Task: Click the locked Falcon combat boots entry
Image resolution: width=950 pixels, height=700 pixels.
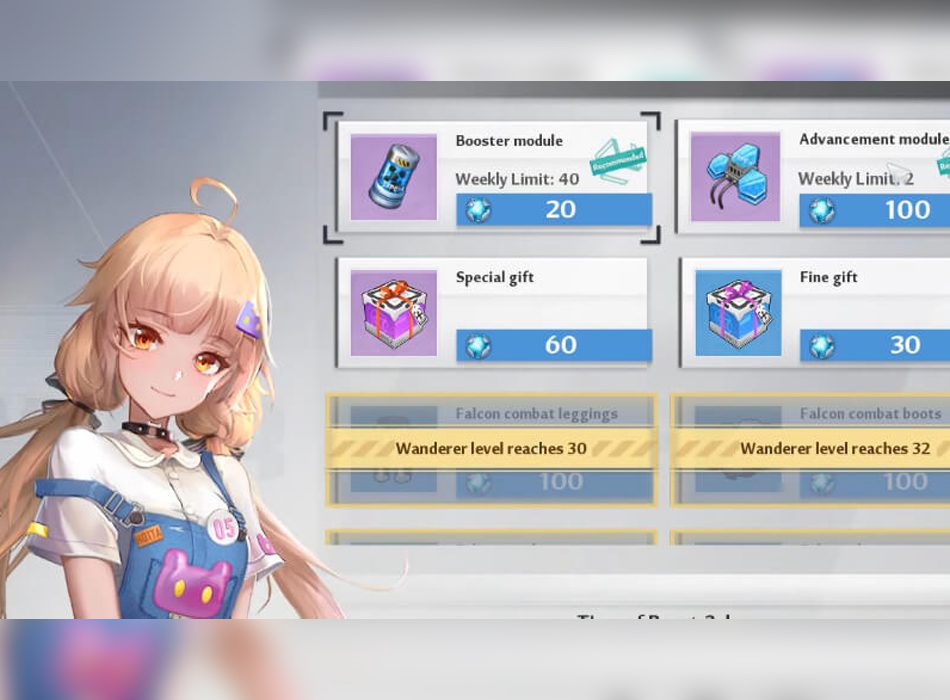Action: [812, 449]
